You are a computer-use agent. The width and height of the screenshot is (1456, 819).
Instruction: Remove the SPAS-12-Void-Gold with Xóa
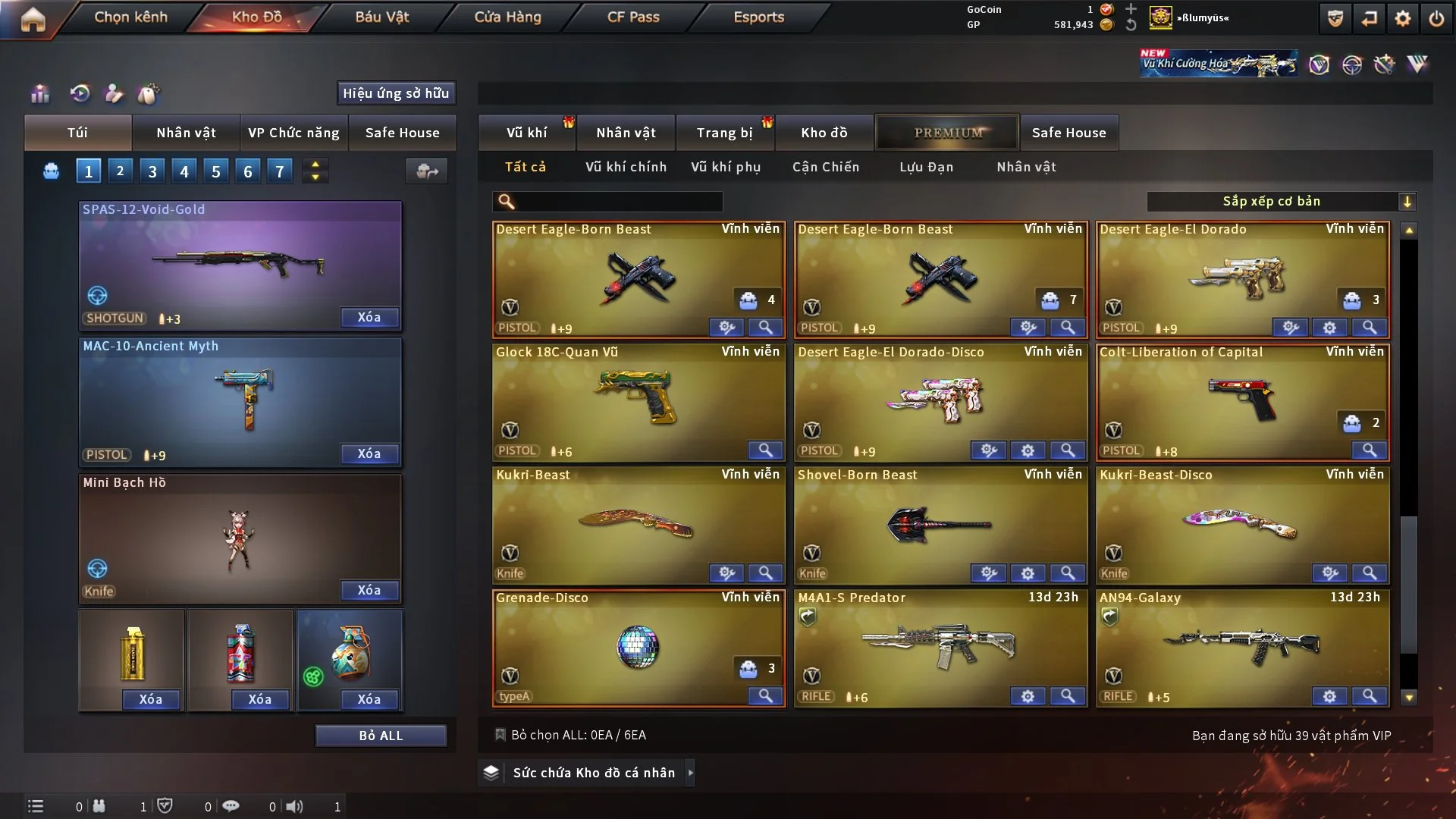click(369, 317)
